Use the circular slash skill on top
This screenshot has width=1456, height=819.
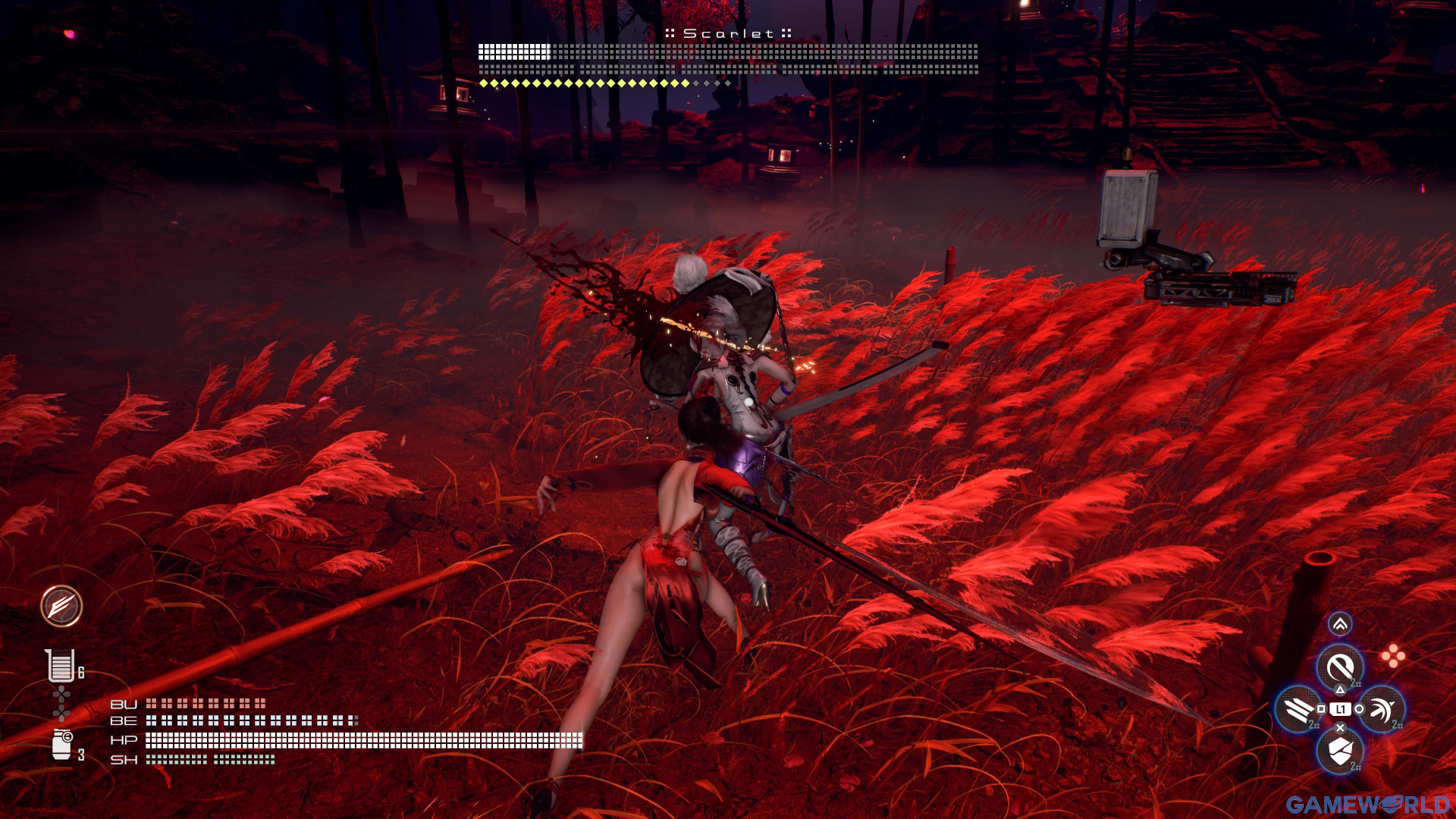click(x=1340, y=667)
